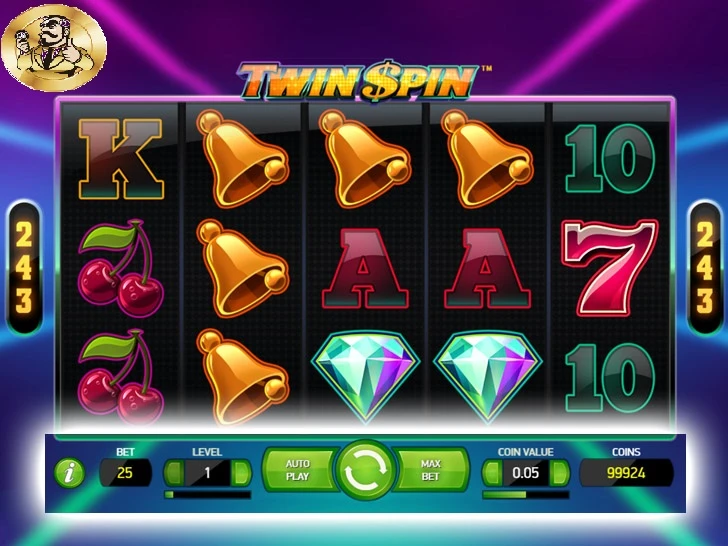This screenshot has width=728, height=546.
Task: Open the green info paytable icon
Action: click(69, 473)
